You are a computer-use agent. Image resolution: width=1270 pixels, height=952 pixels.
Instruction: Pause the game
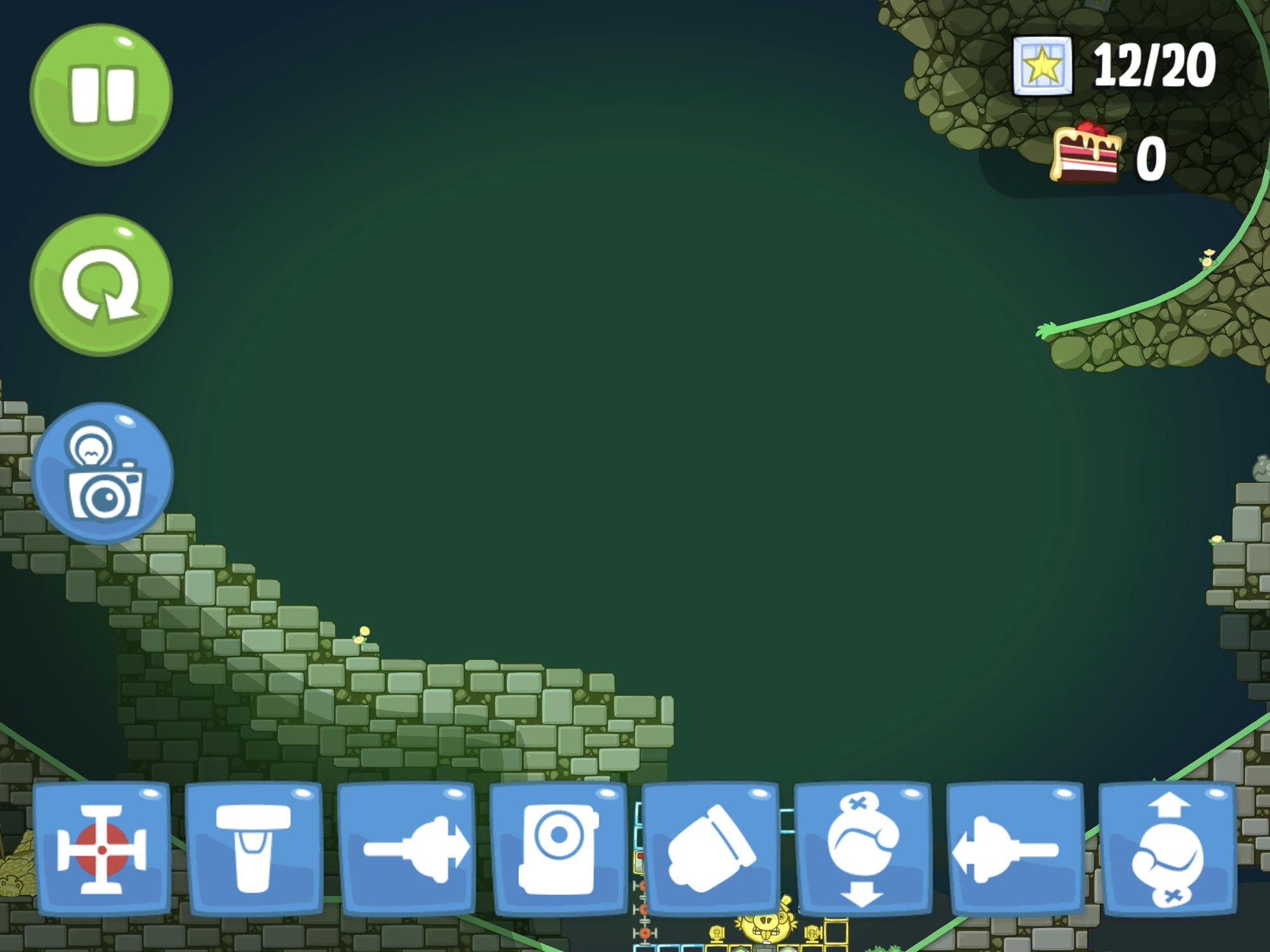102,94
